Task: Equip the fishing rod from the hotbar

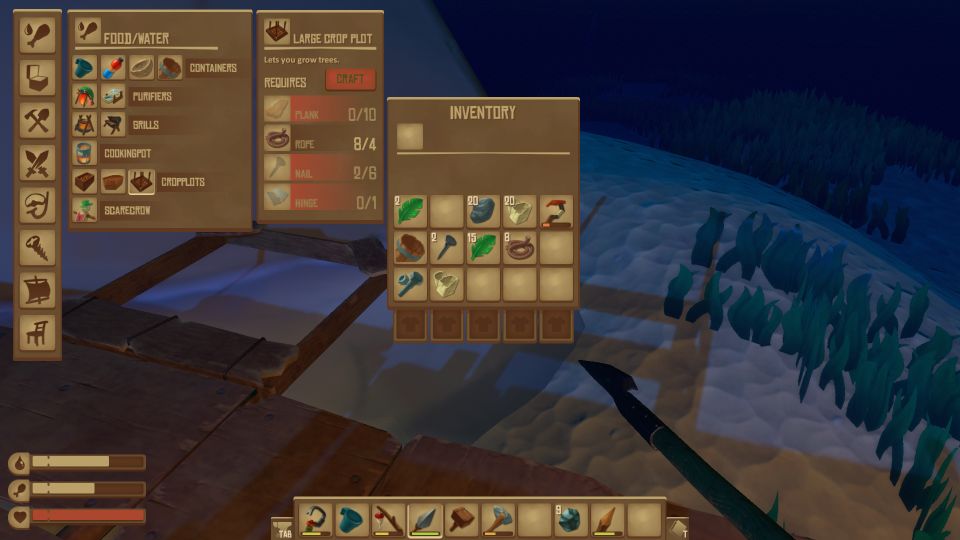Action: 389,519
